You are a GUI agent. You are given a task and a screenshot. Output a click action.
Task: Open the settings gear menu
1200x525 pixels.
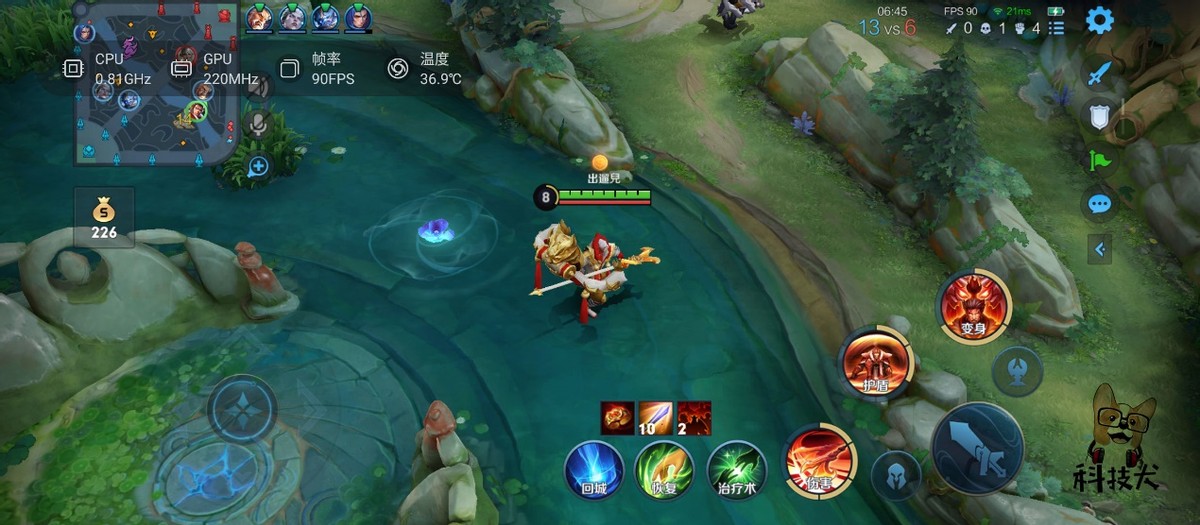coord(1100,20)
